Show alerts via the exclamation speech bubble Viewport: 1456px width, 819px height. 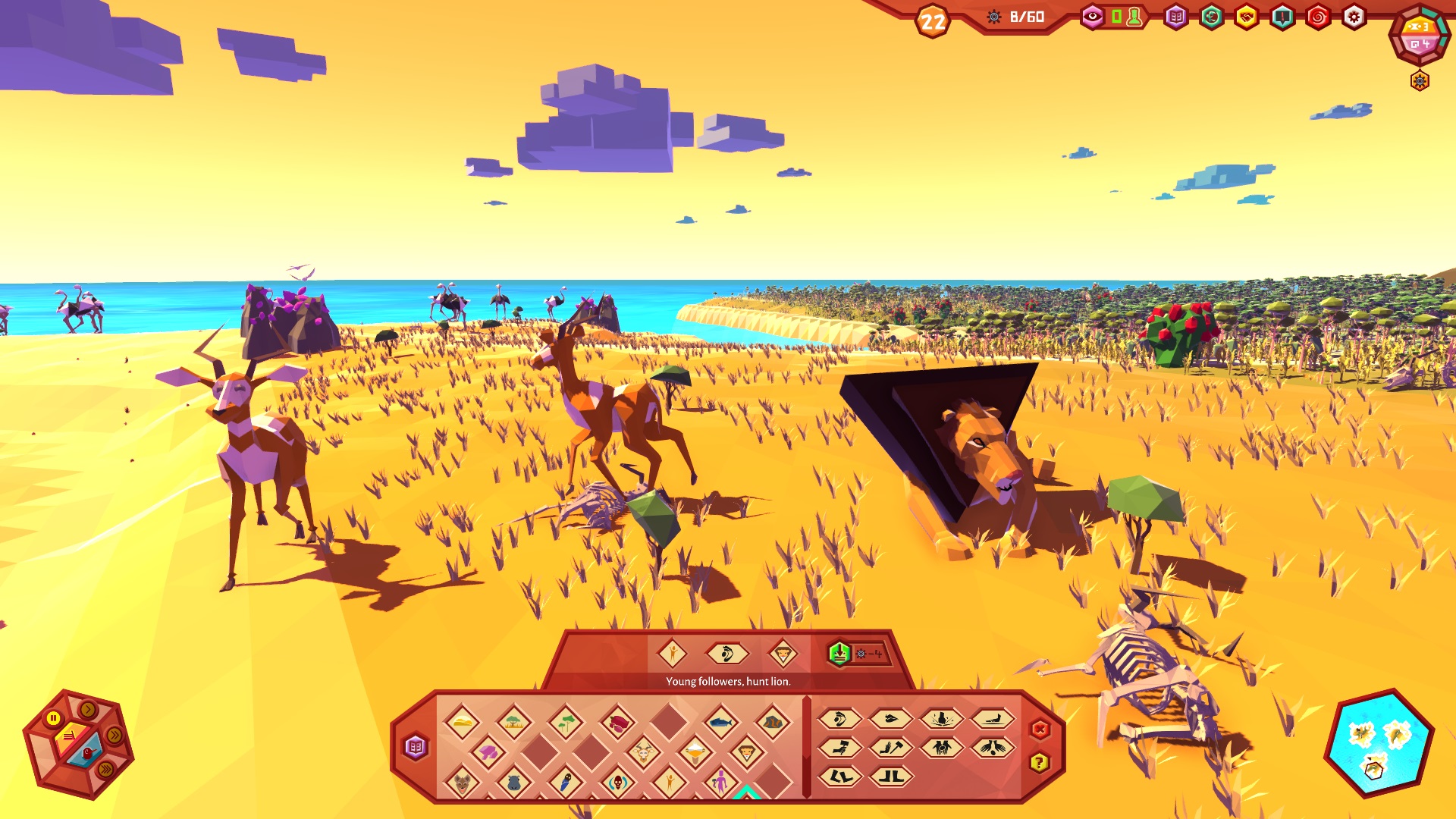coord(1282,17)
